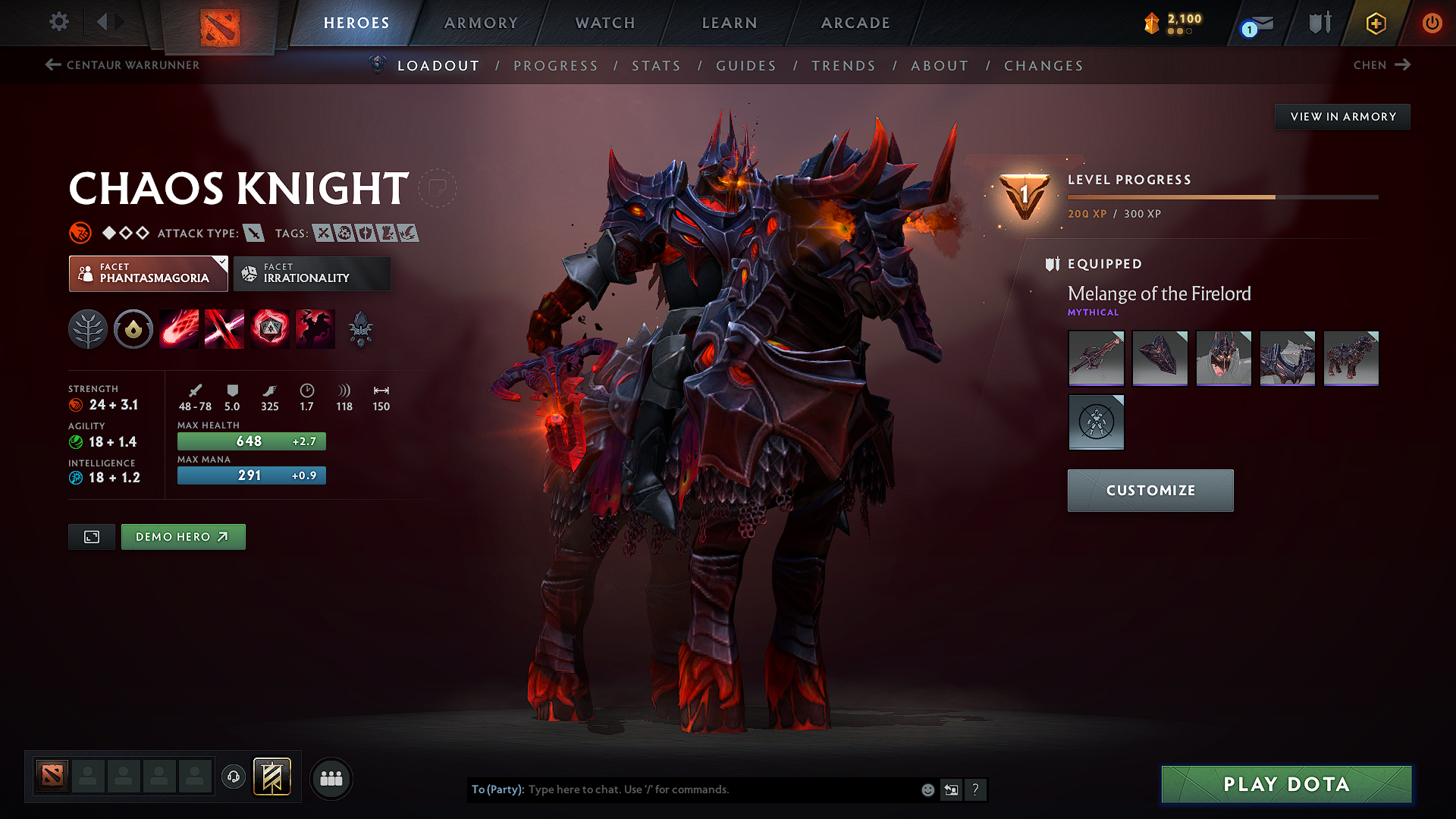This screenshot has height=819, width=1456.
Task: Select the Irrationality facet
Action: tap(312, 273)
